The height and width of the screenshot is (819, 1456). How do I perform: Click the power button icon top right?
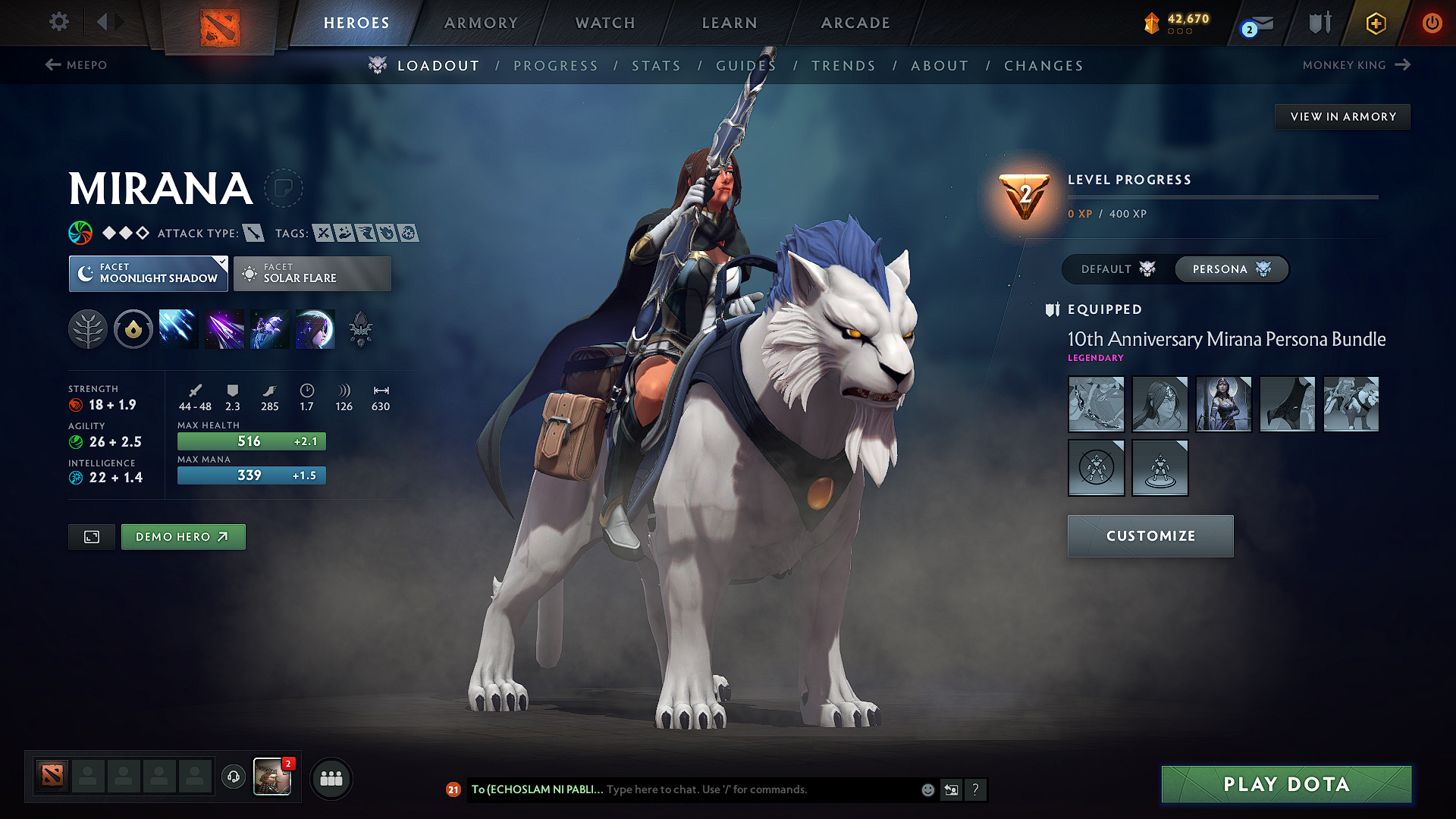(x=1432, y=24)
